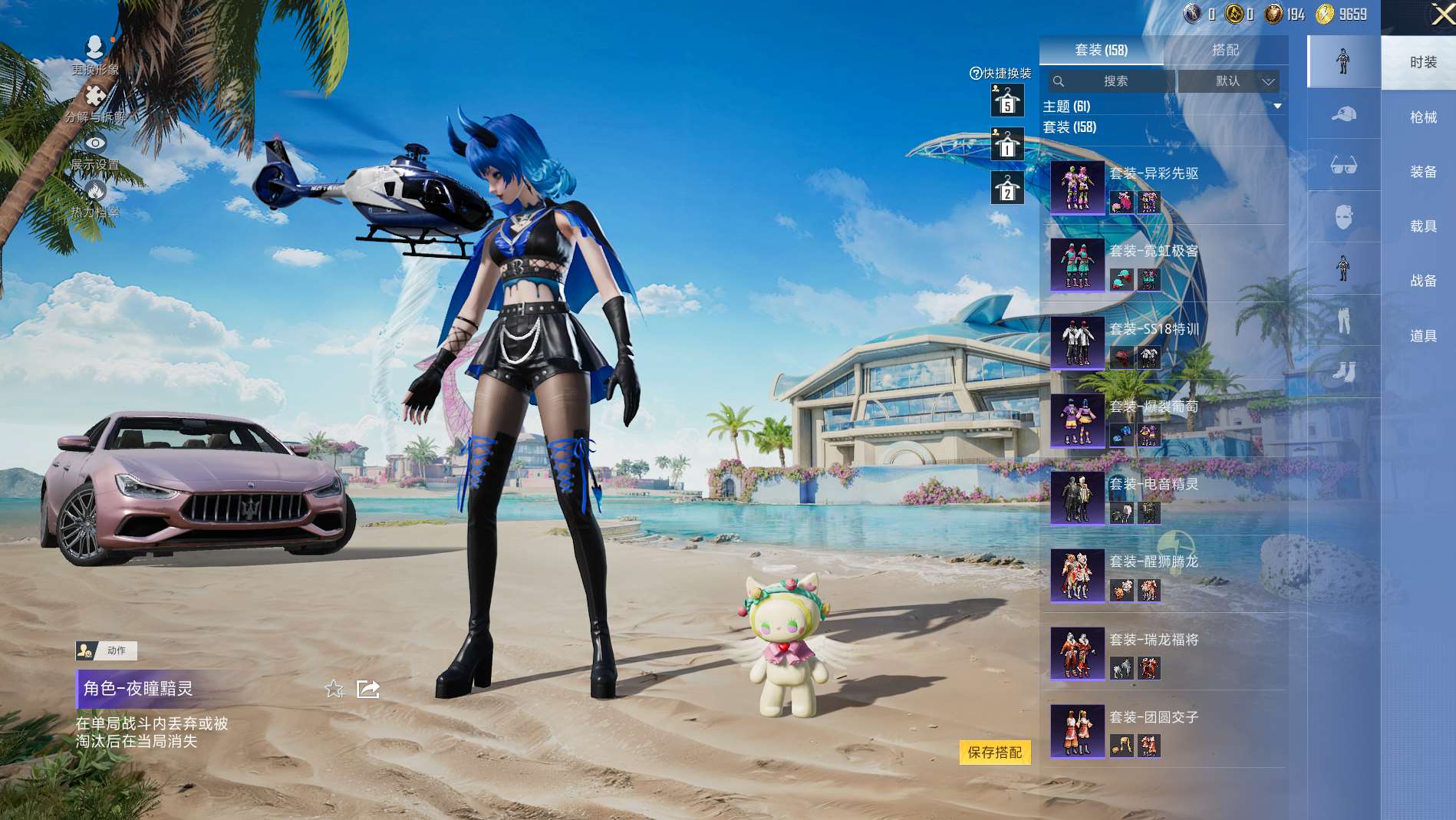
Task: Select the hat clothing slot icon
Action: pyautogui.click(x=1343, y=114)
